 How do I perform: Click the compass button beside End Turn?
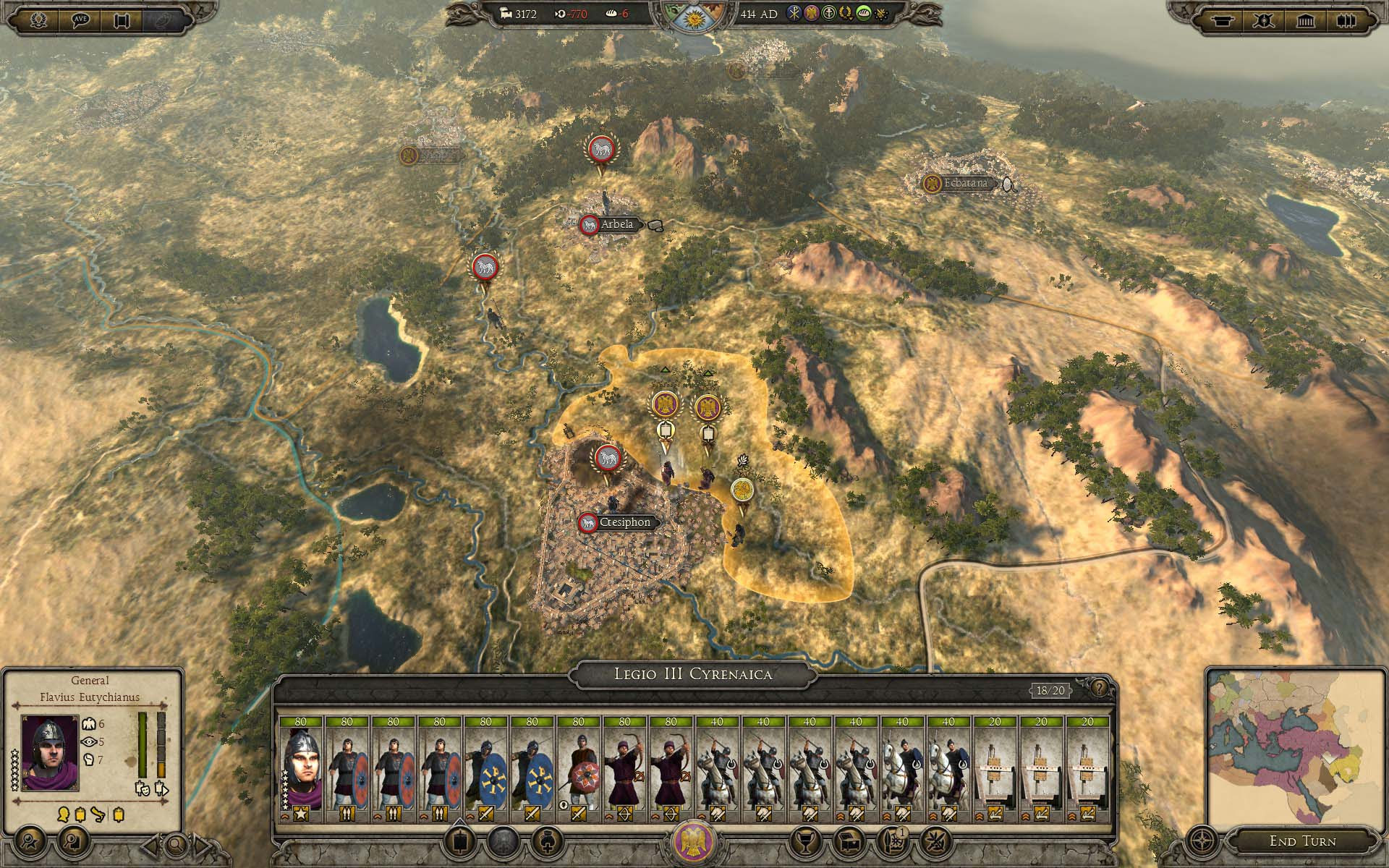pos(1202,841)
